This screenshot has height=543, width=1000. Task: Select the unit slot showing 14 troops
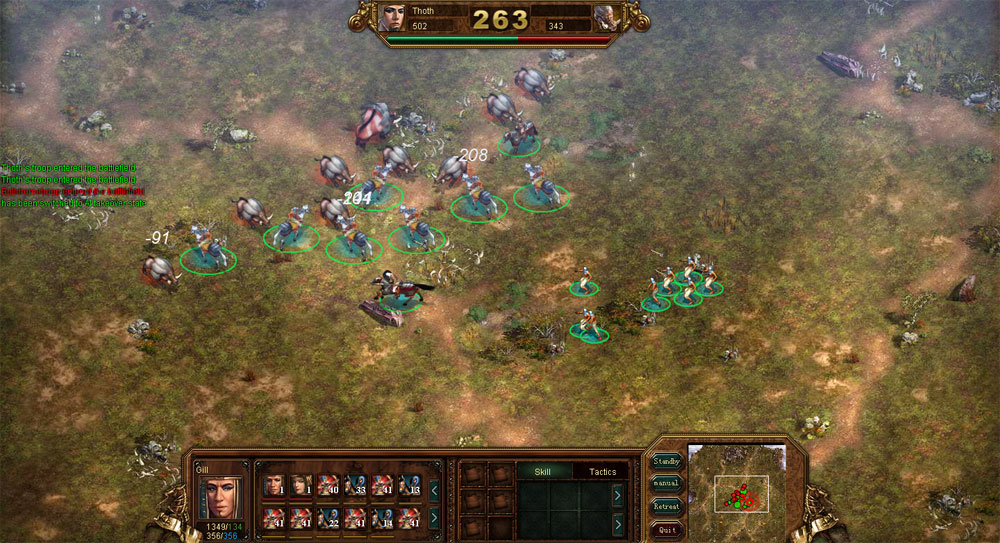(383, 517)
